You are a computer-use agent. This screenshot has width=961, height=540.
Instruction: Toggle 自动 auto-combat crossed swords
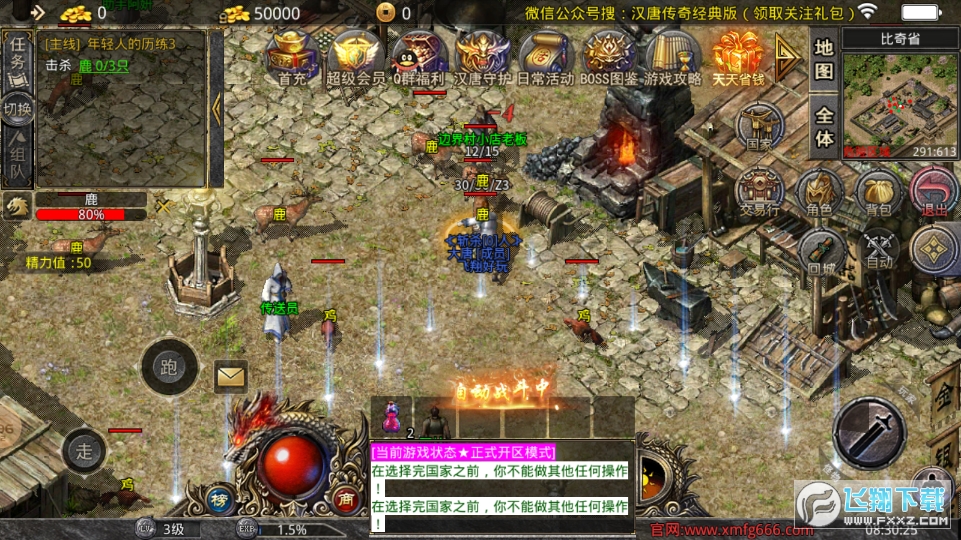coord(879,249)
